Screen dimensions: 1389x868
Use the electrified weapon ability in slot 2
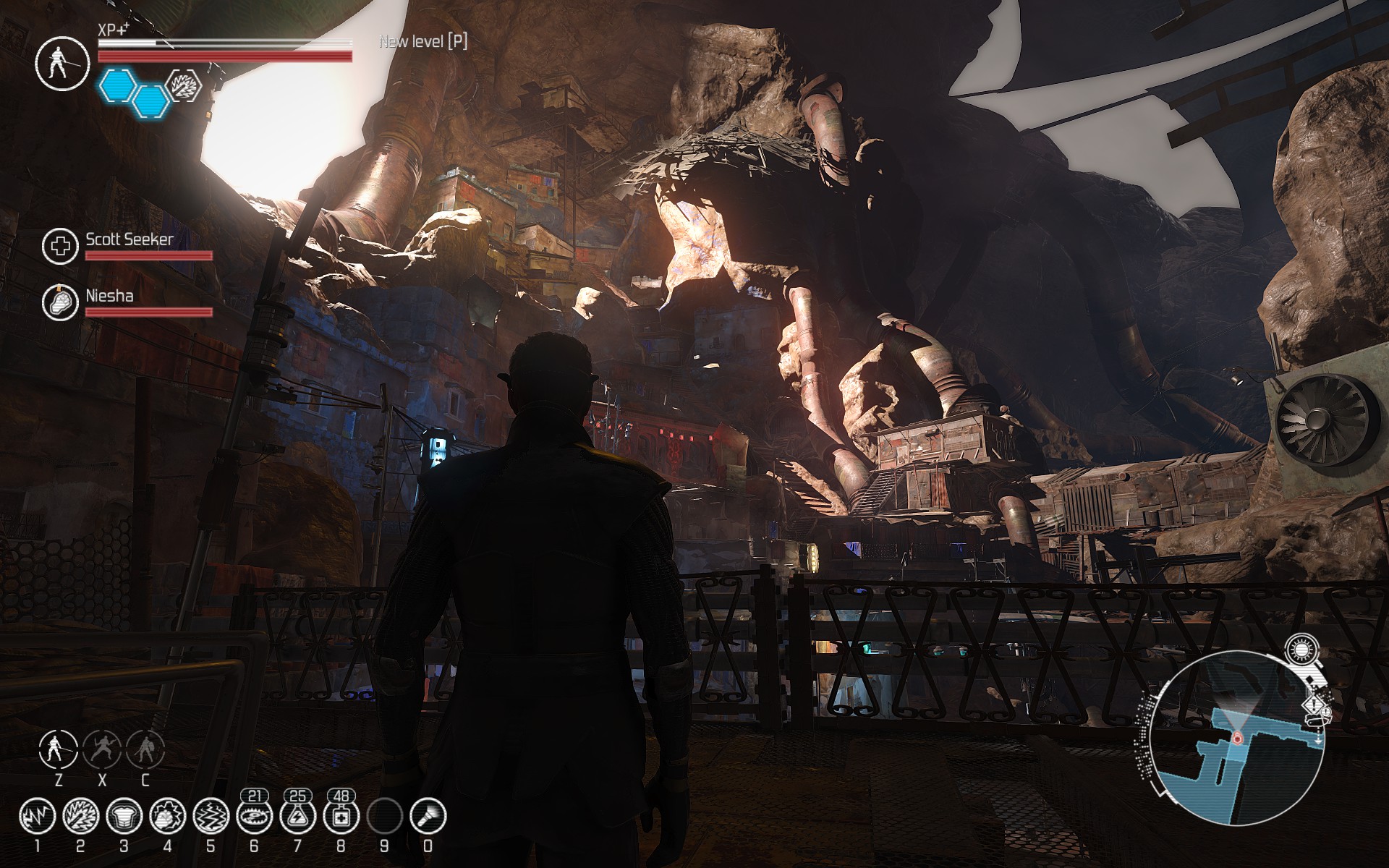(80, 817)
